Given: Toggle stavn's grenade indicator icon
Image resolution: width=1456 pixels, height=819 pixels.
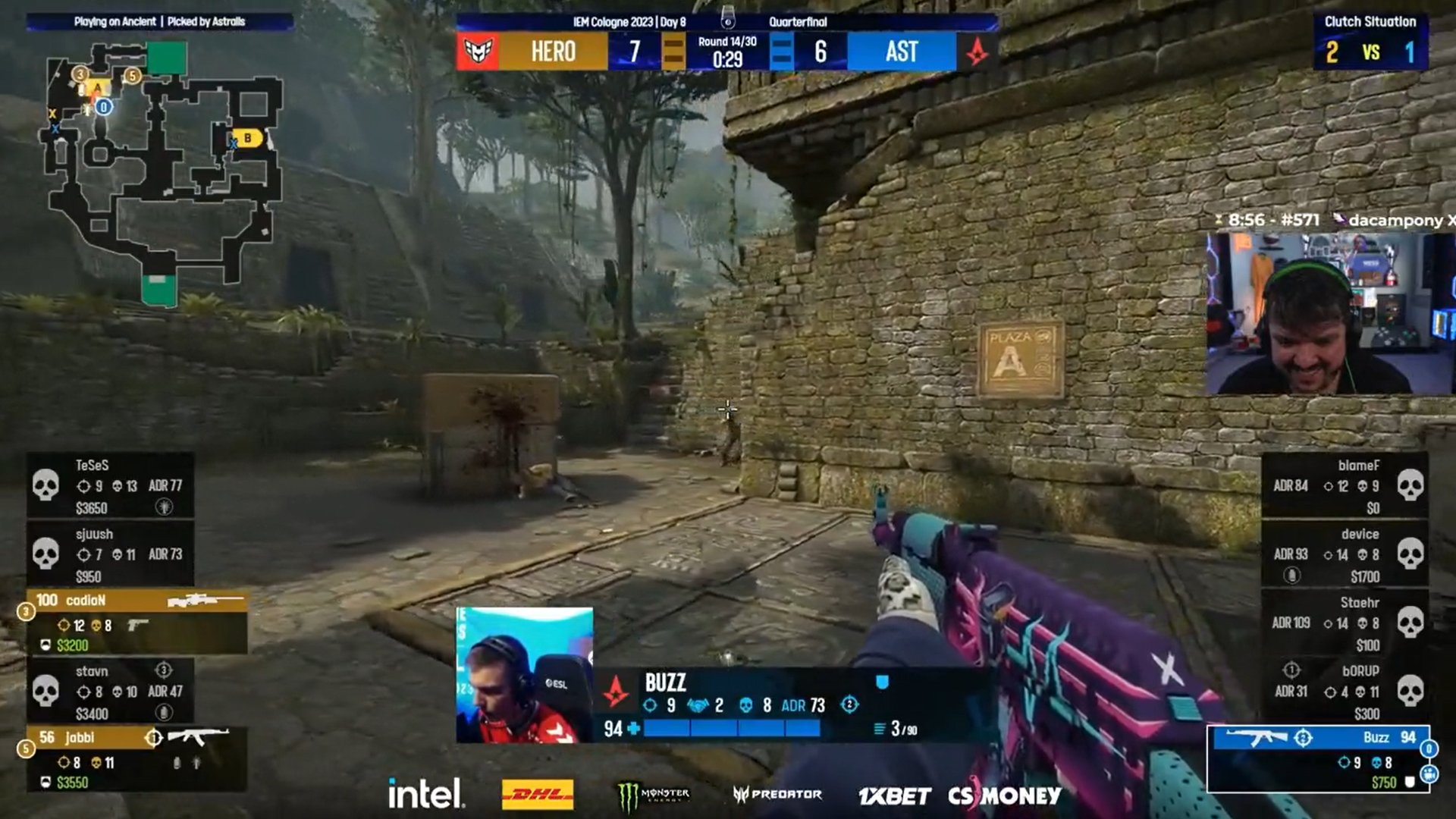Looking at the screenshot, I should tap(163, 711).
